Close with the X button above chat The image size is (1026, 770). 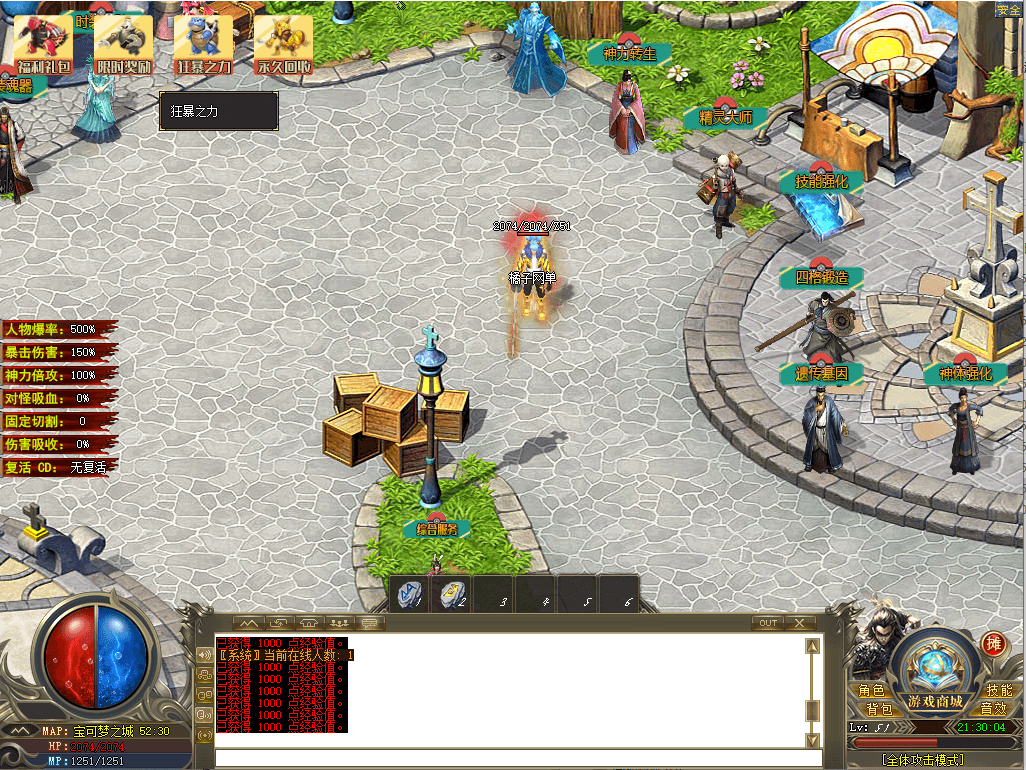[800, 622]
